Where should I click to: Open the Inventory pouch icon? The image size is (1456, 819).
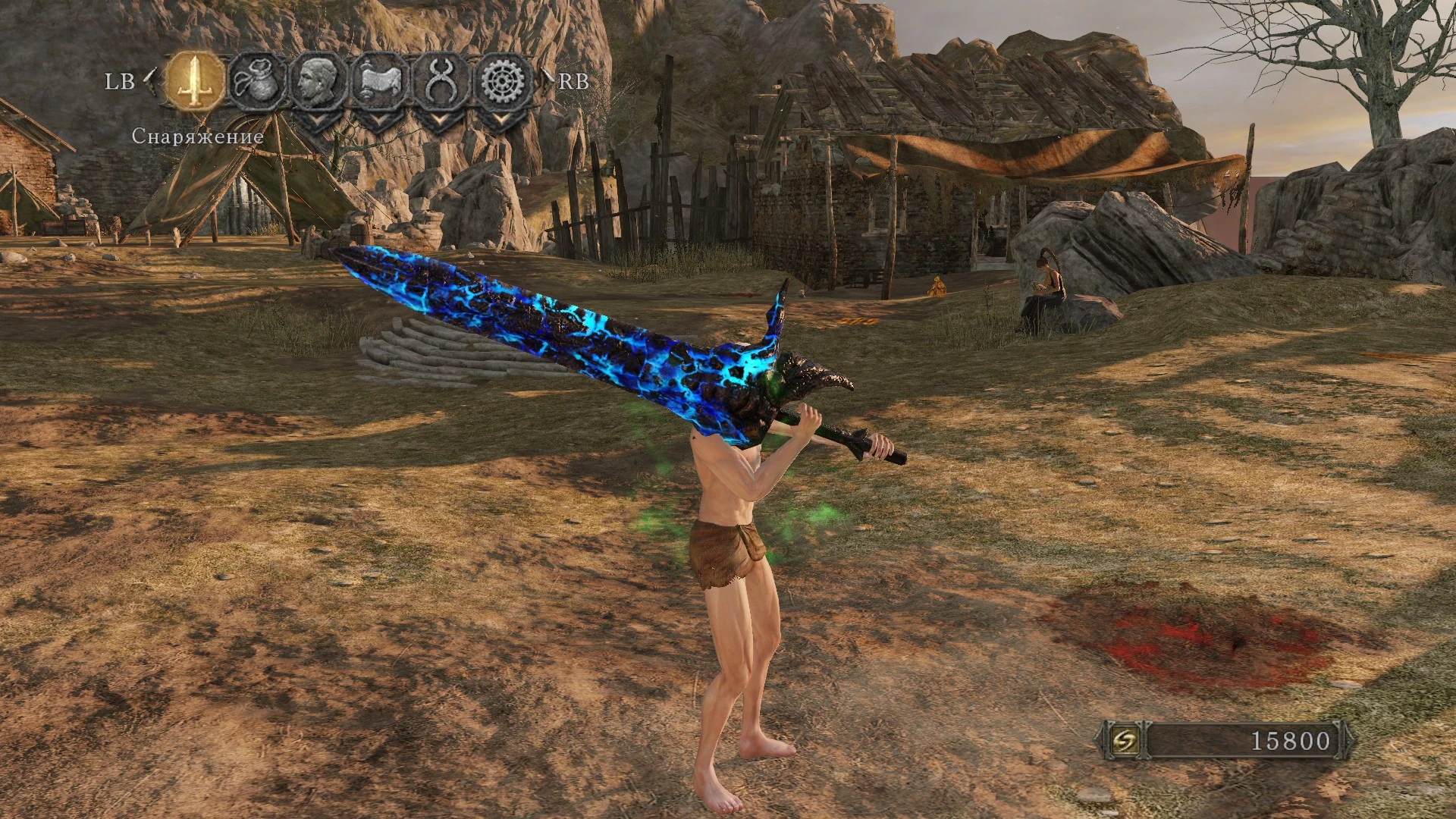click(x=257, y=80)
